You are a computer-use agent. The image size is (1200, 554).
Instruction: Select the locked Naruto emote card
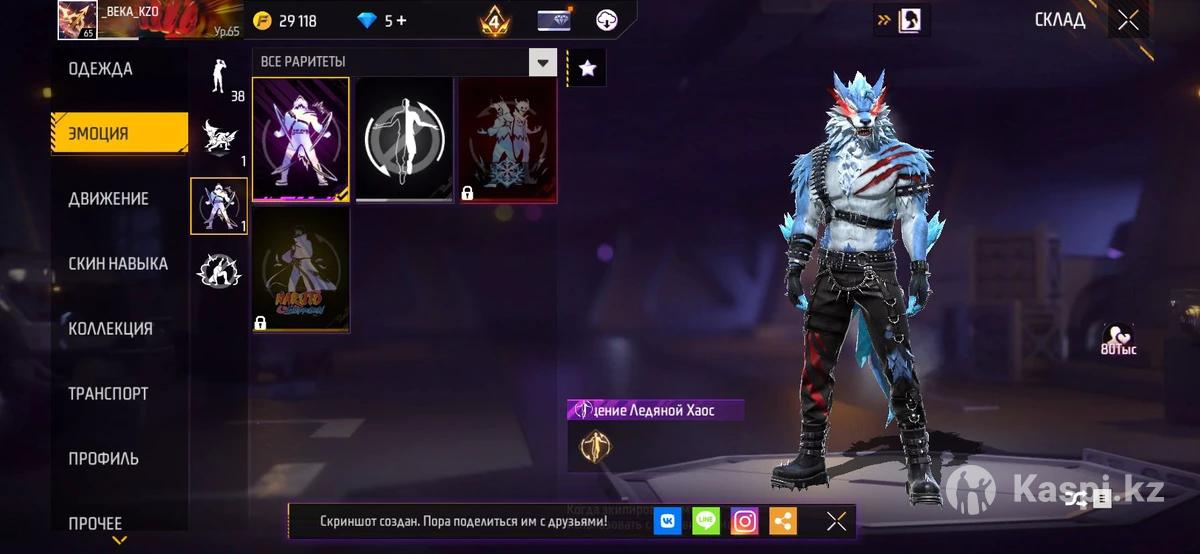coord(301,270)
